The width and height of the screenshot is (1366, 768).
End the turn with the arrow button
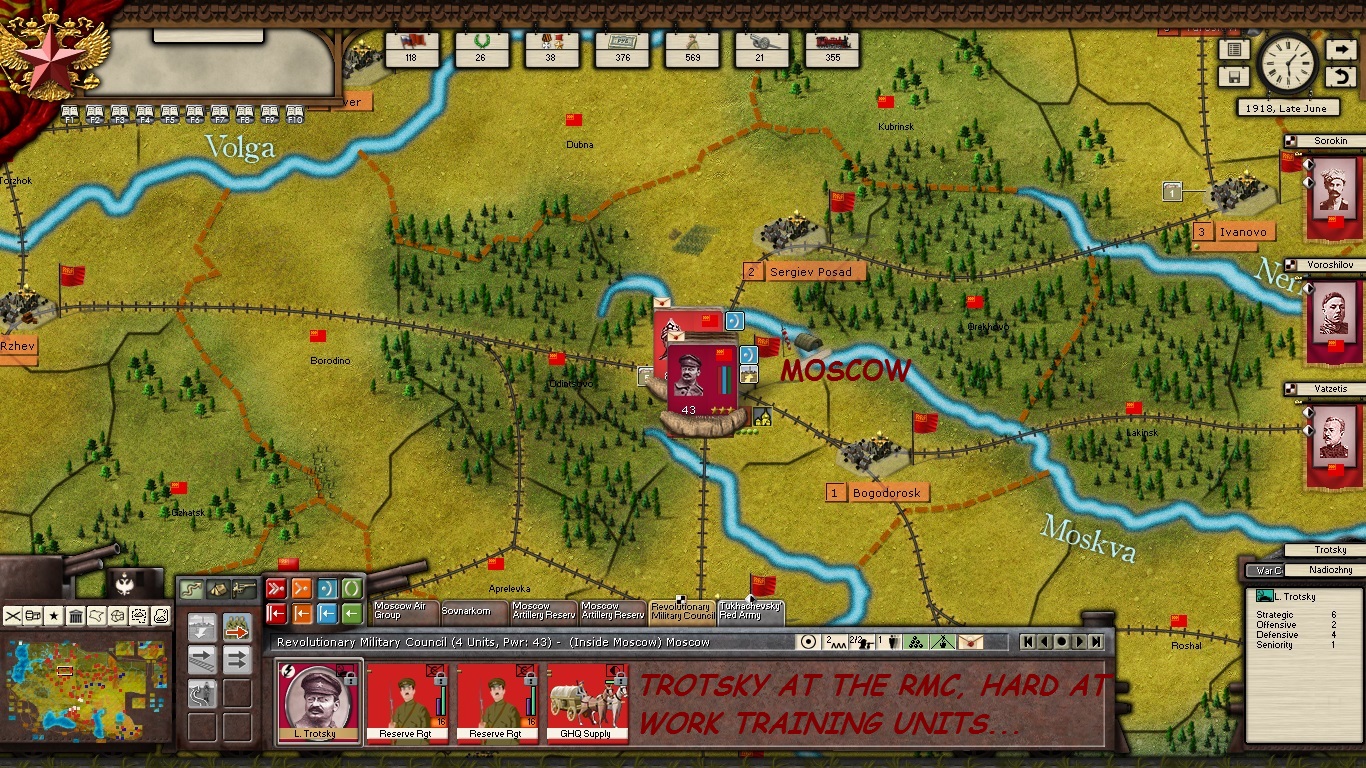(x=1340, y=50)
